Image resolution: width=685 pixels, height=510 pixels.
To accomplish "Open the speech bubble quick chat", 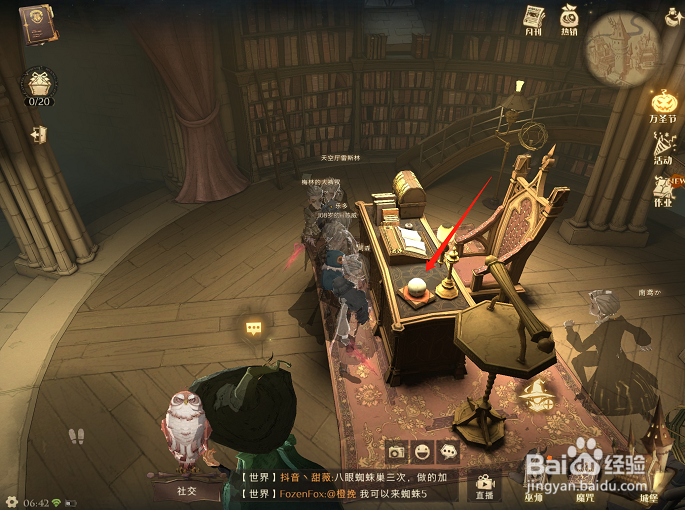I will point(449,451).
